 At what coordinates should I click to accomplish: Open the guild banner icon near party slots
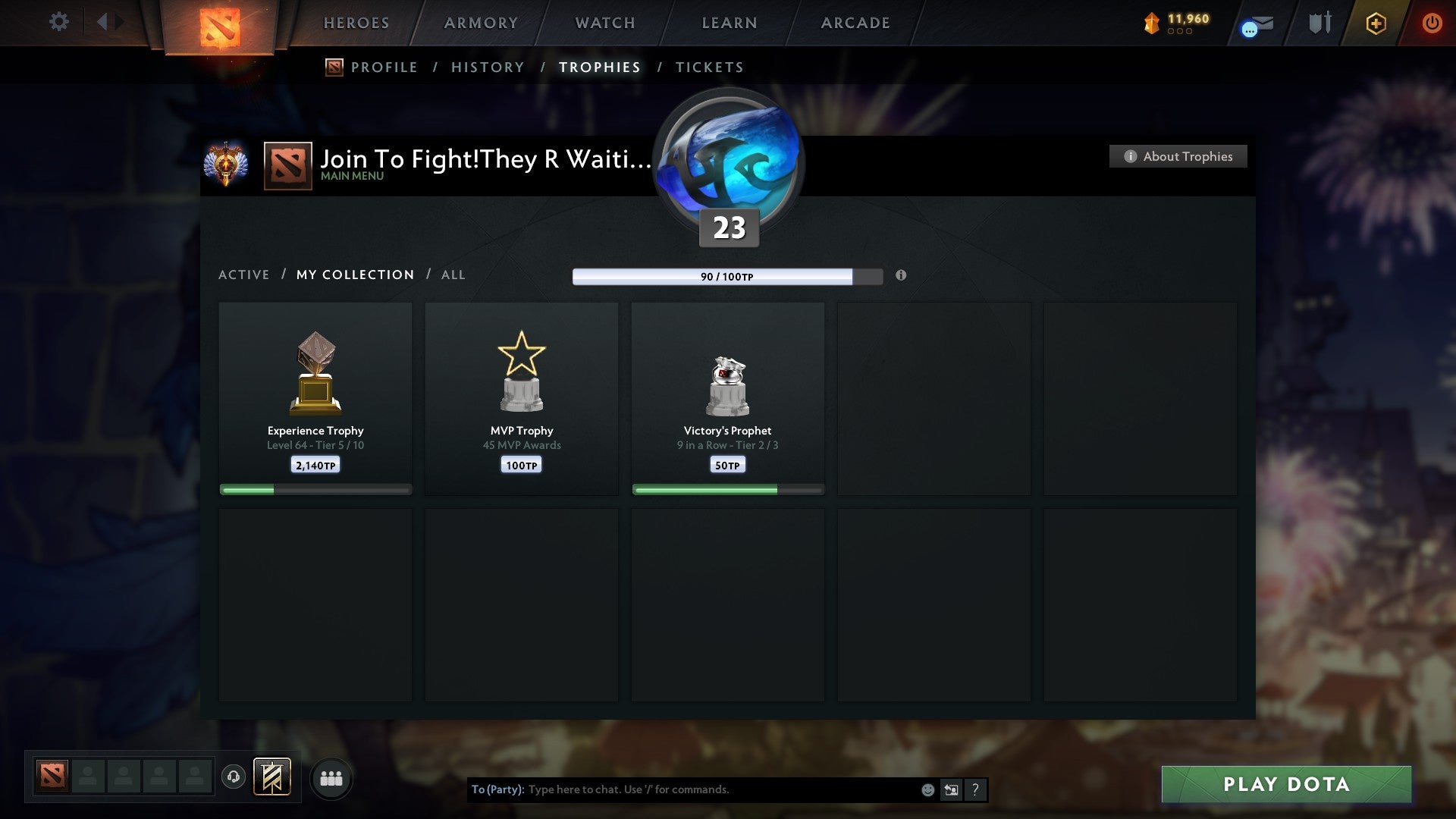[273, 777]
